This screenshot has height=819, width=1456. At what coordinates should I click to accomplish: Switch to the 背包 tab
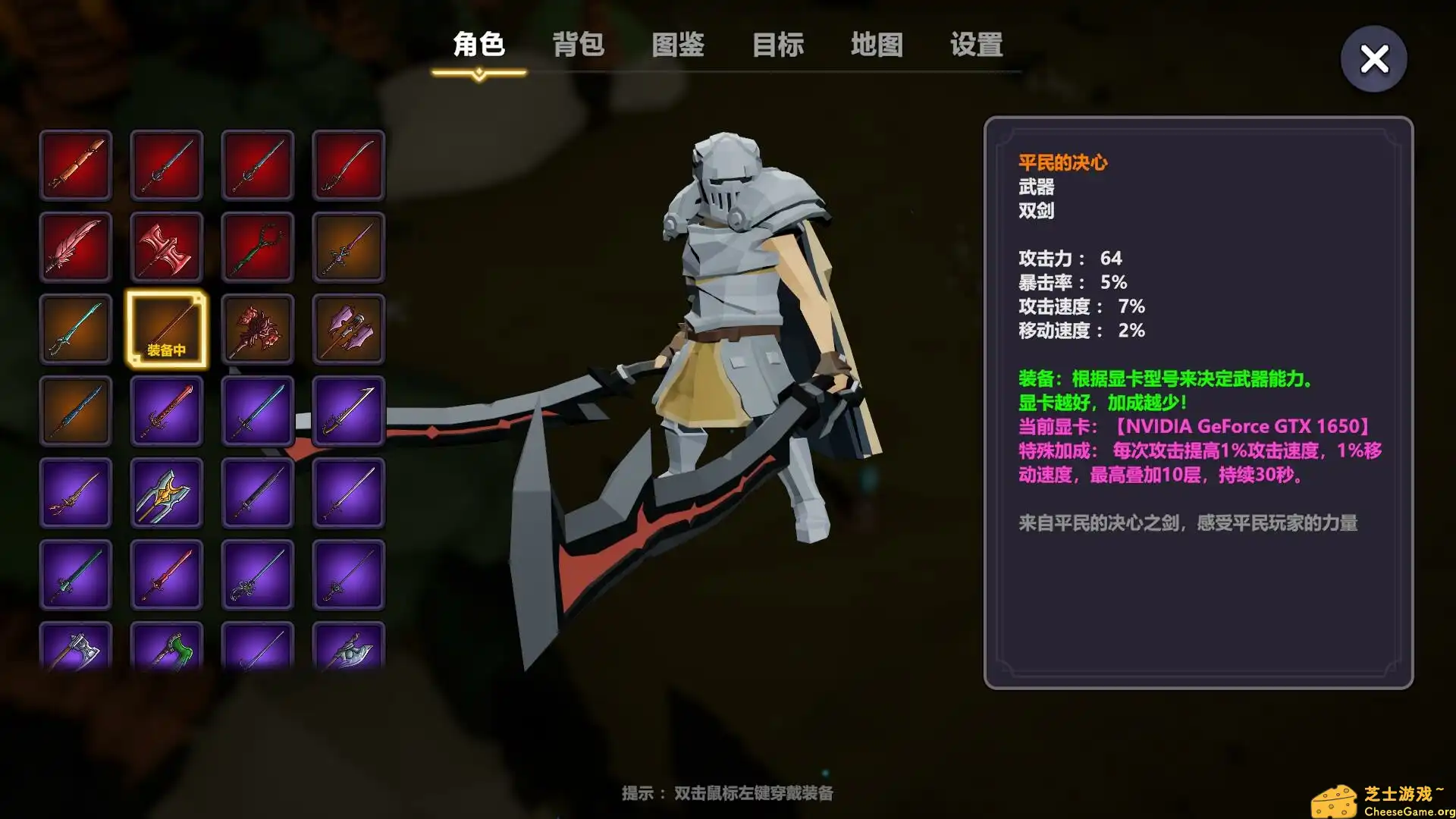tap(579, 45)
